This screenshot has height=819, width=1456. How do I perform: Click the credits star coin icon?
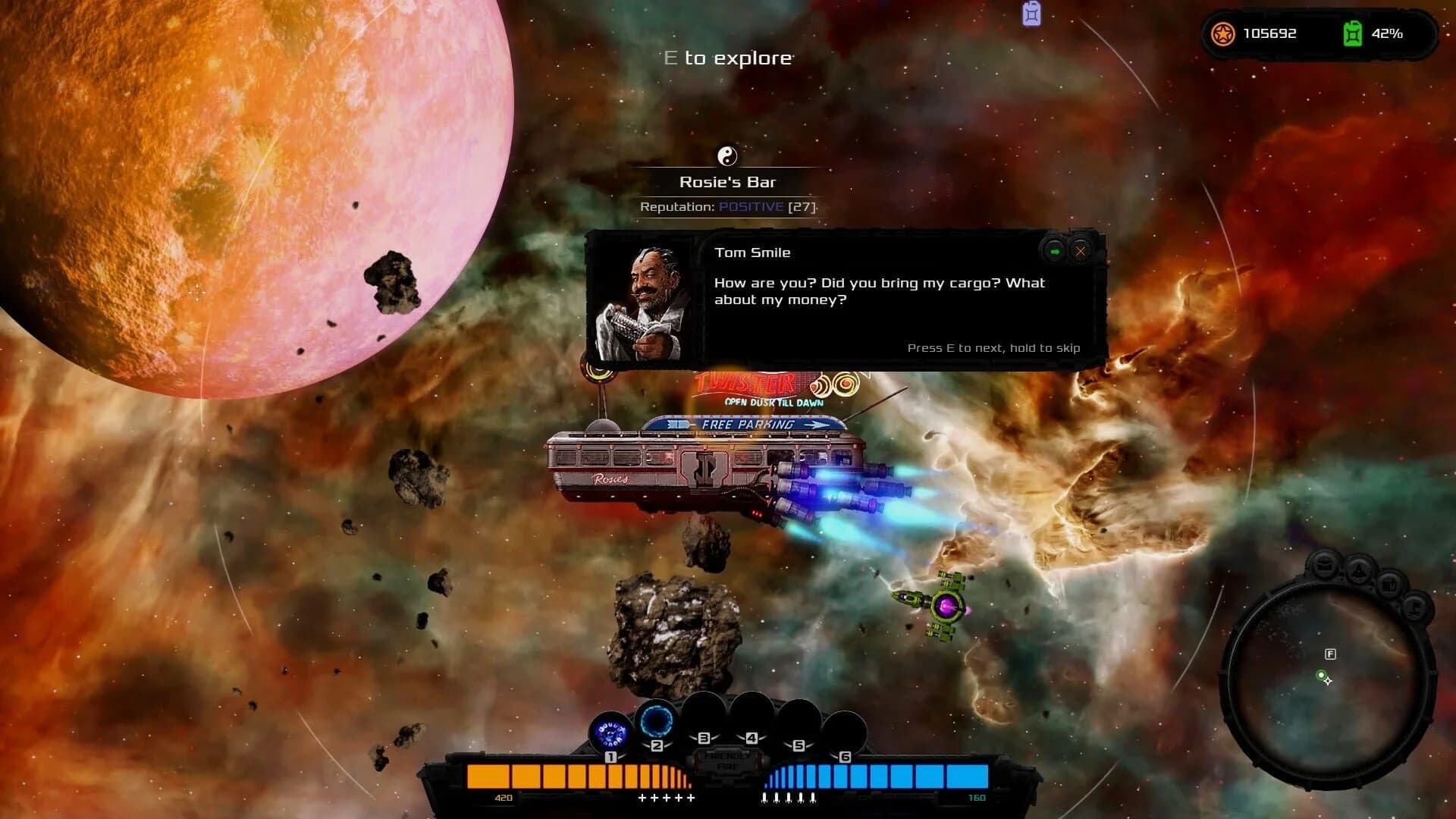[x=1224, y=33]
